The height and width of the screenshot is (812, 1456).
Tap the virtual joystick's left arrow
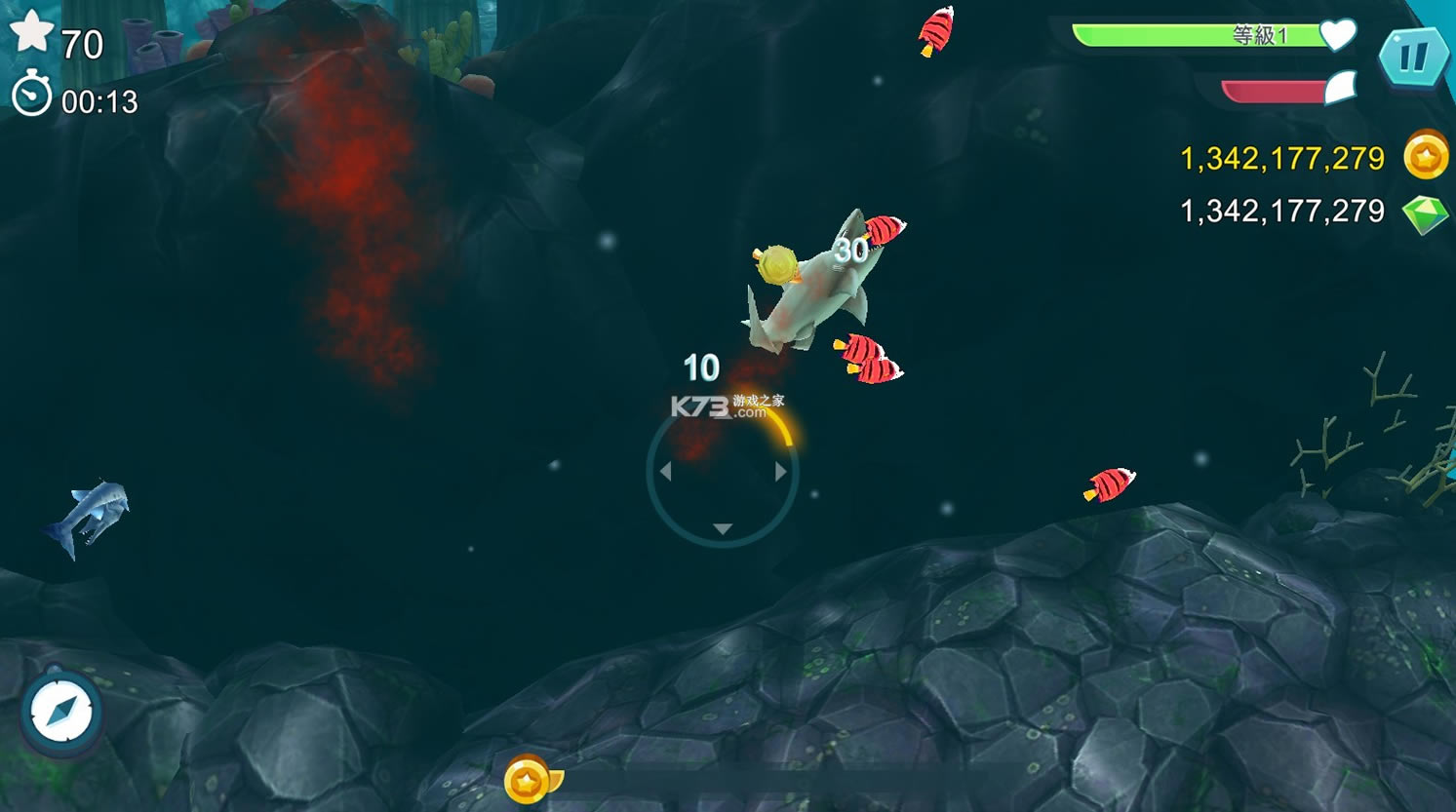(665, 472)
